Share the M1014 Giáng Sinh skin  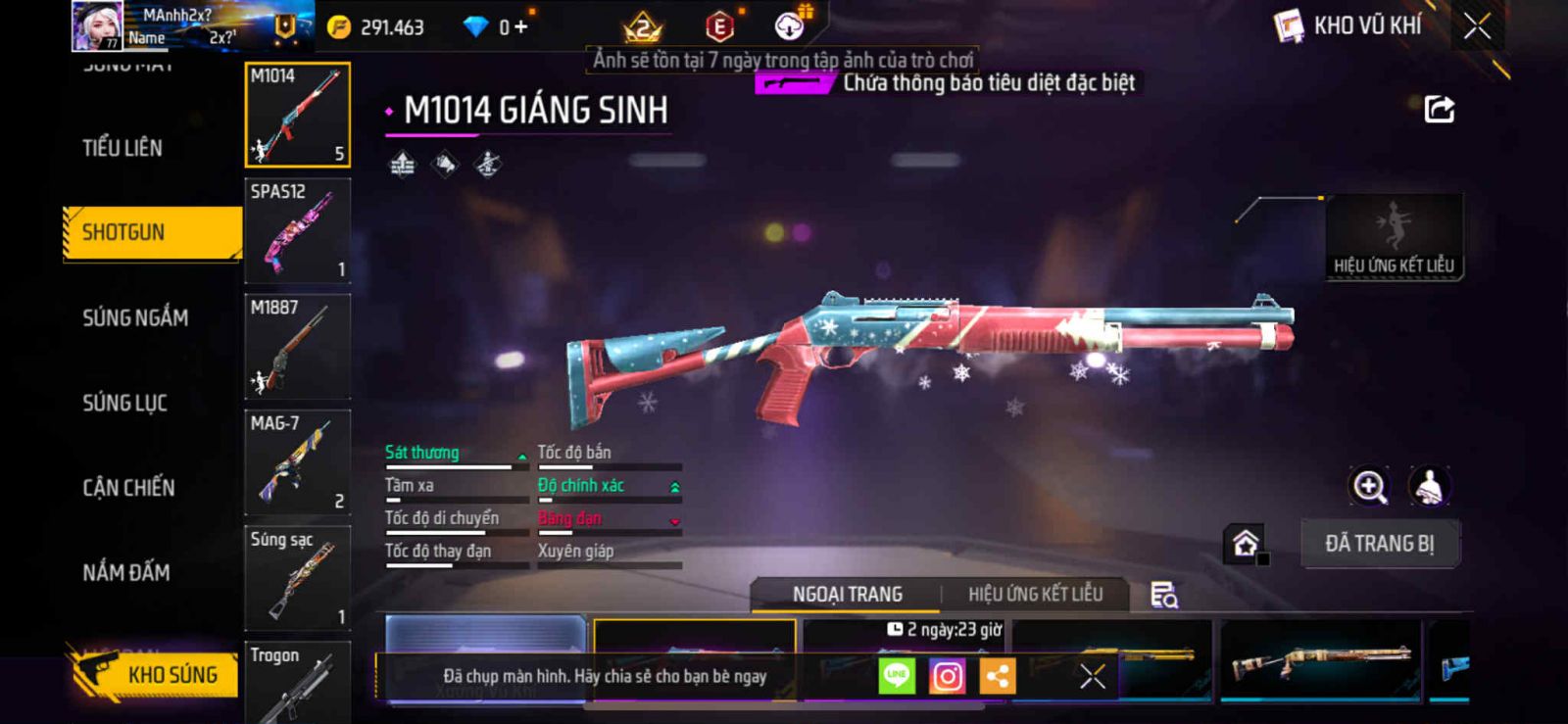pyautogui.click(x=1439, y=110)
